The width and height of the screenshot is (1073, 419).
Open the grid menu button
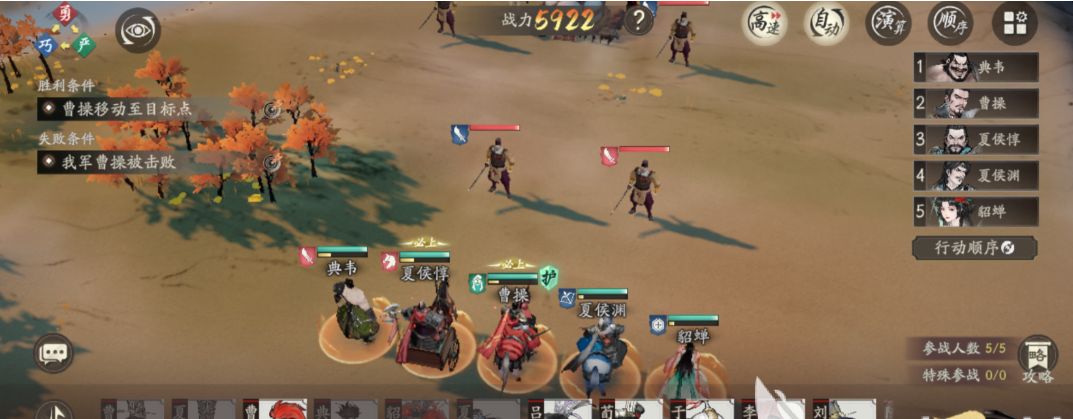coord(1014,23)
